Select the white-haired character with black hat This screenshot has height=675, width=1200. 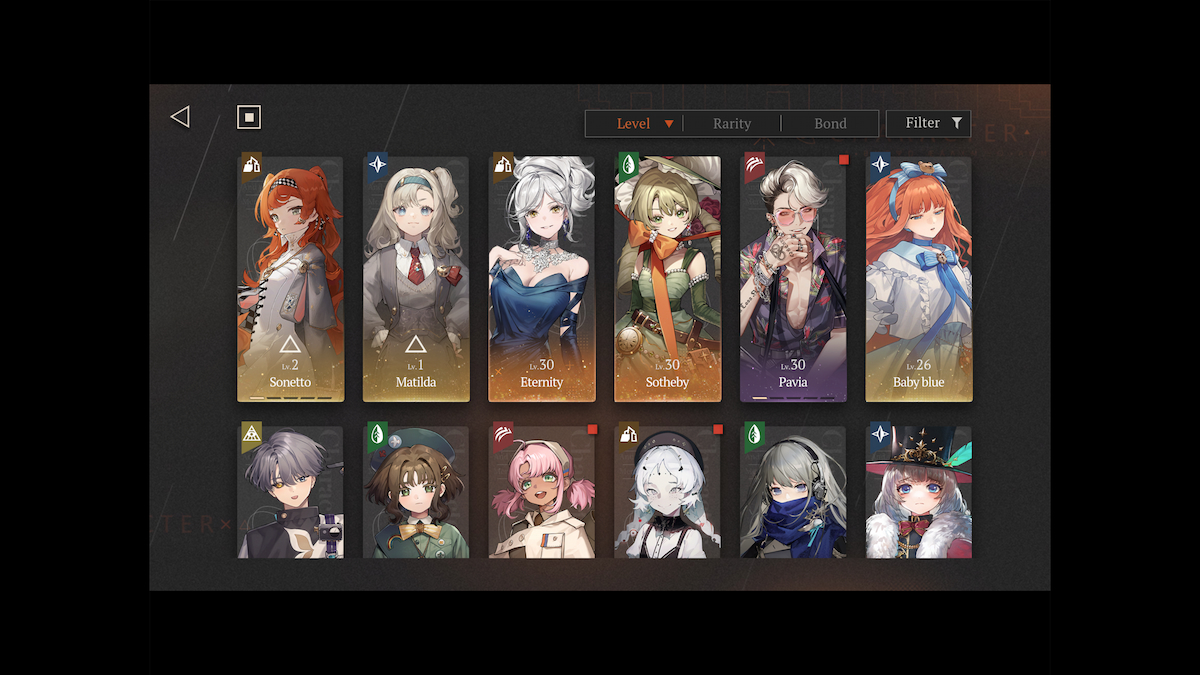click(x=667, y=491)
